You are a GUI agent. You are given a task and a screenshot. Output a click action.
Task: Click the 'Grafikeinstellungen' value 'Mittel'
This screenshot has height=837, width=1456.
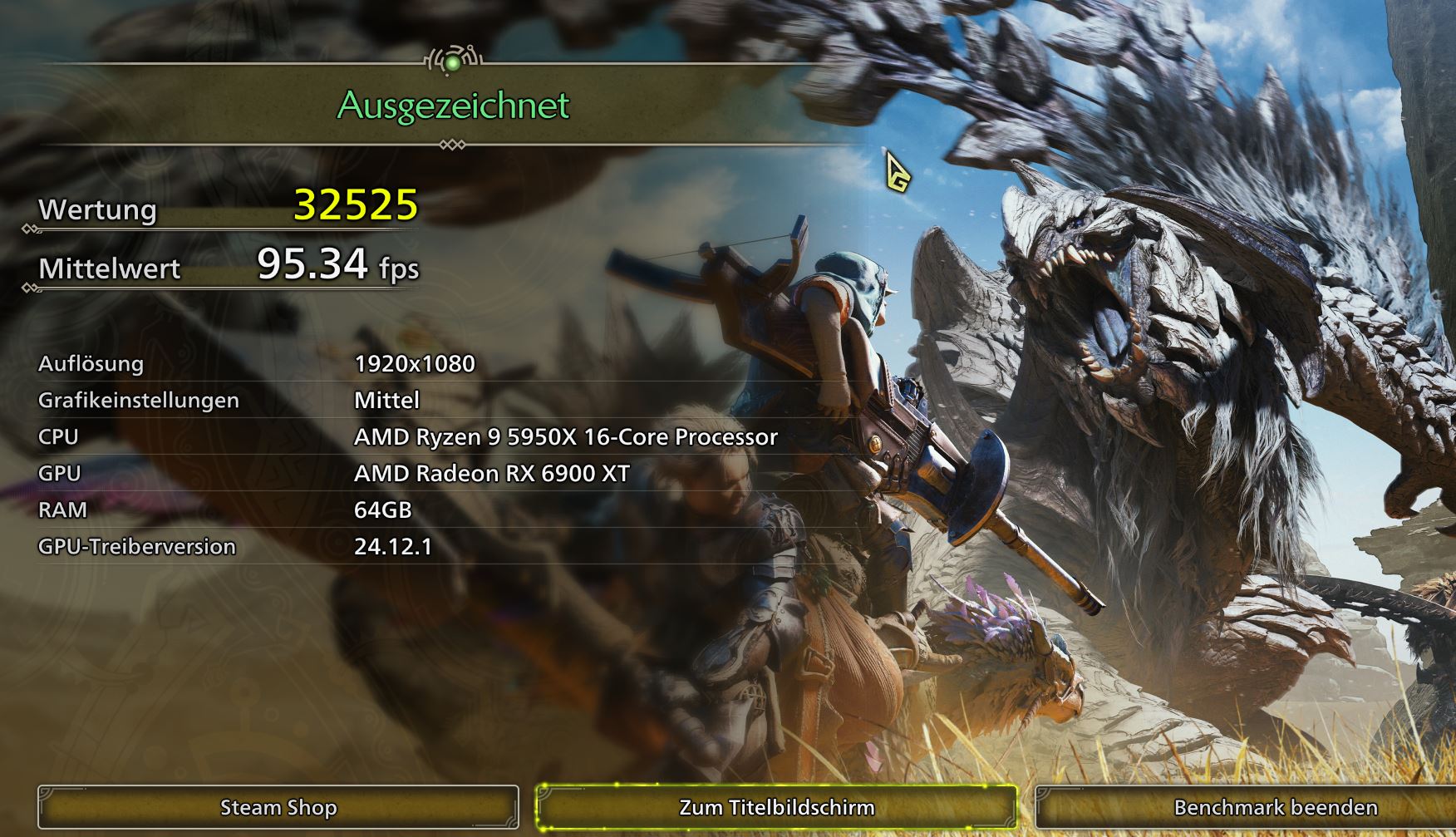[x=386, y=401]
